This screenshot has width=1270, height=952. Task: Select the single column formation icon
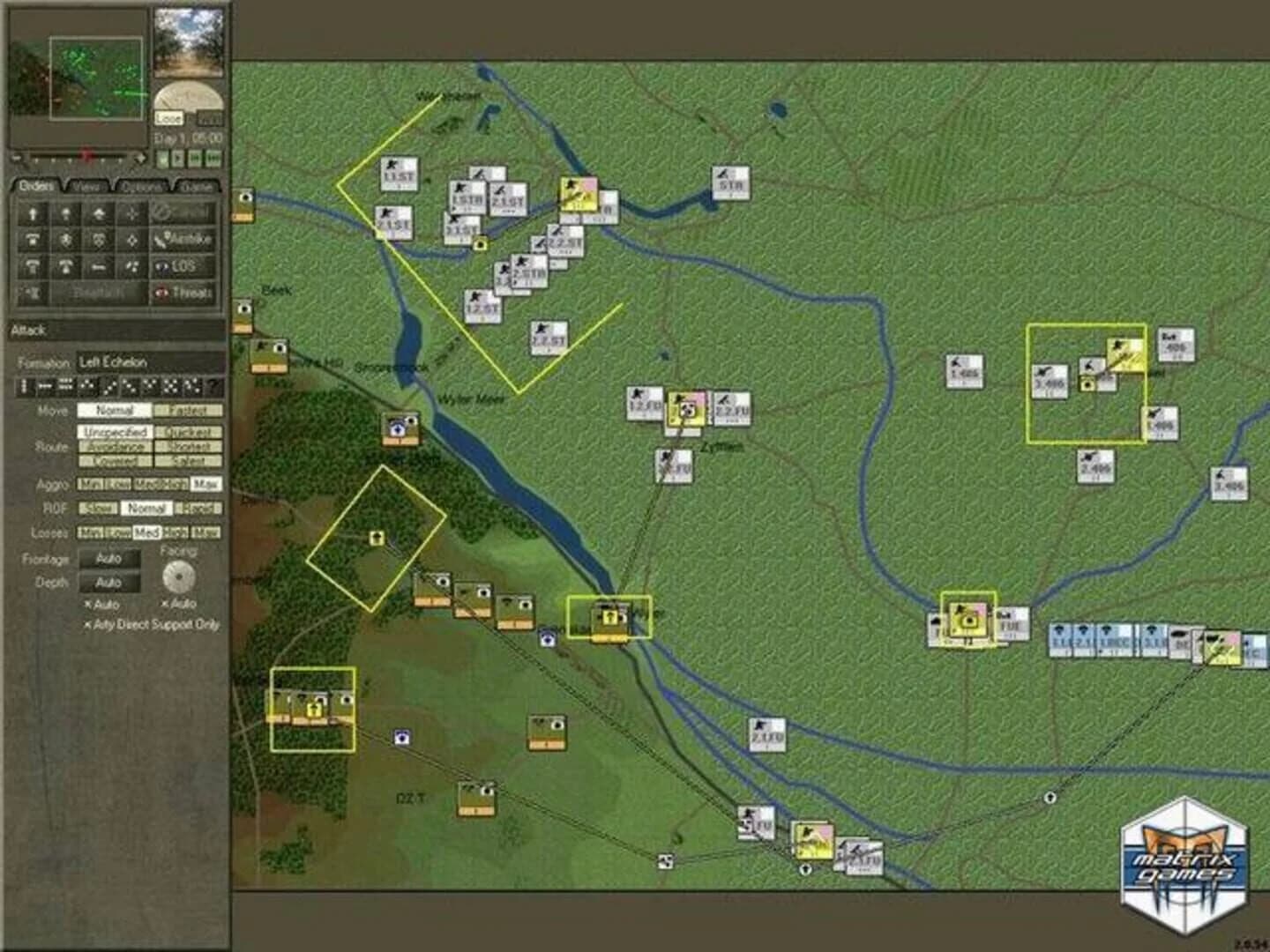(25, 385)
